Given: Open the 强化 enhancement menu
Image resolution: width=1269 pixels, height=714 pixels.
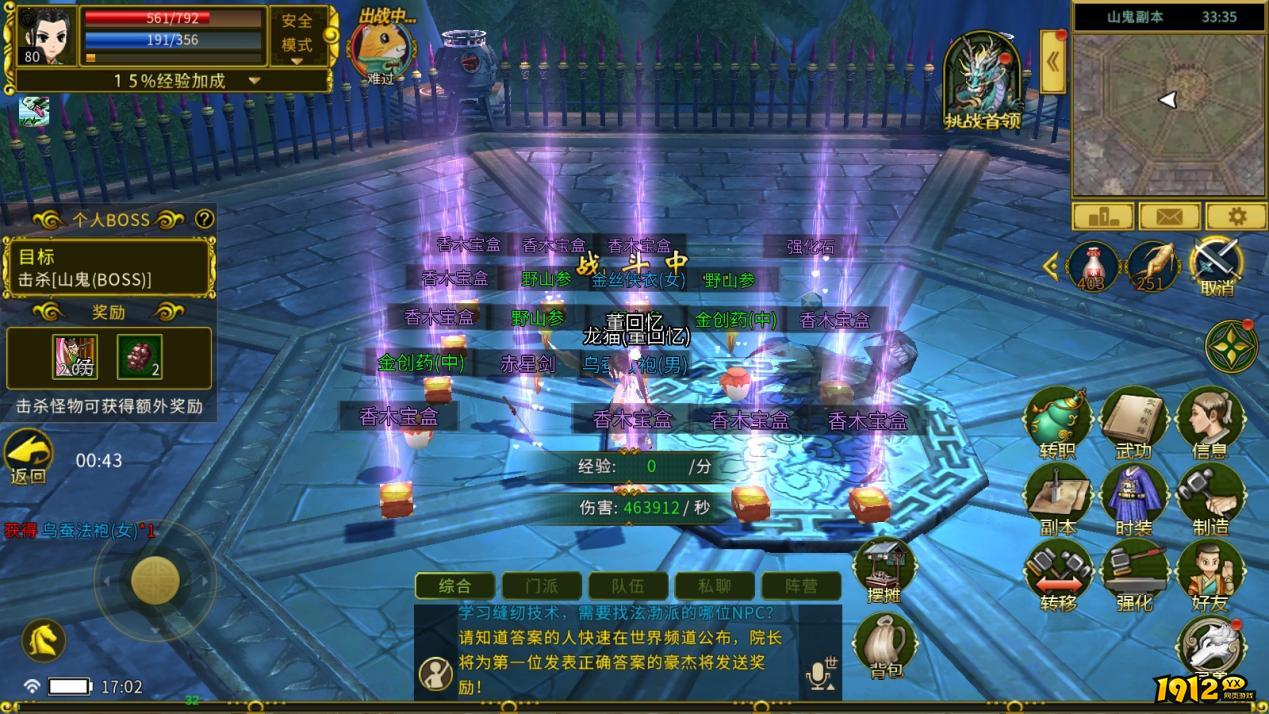Looking at the screenshot, I should tap(1133, 574).
